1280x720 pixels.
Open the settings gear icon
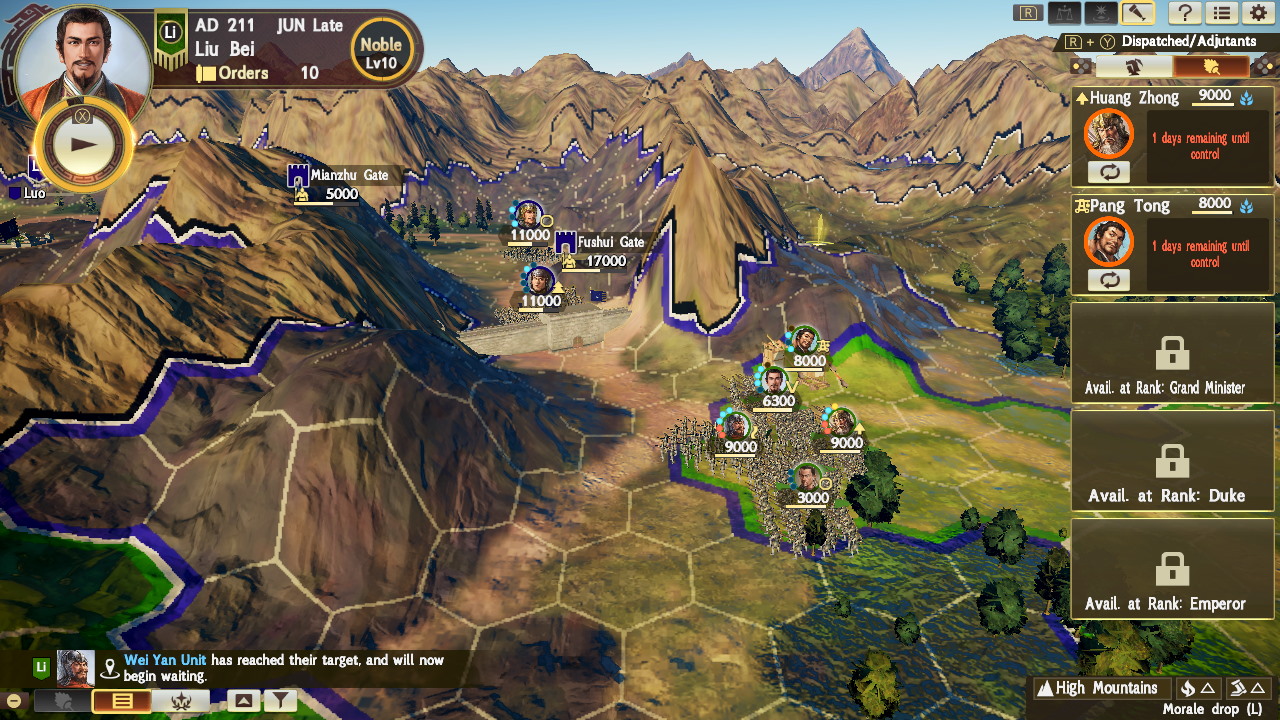1258,14
